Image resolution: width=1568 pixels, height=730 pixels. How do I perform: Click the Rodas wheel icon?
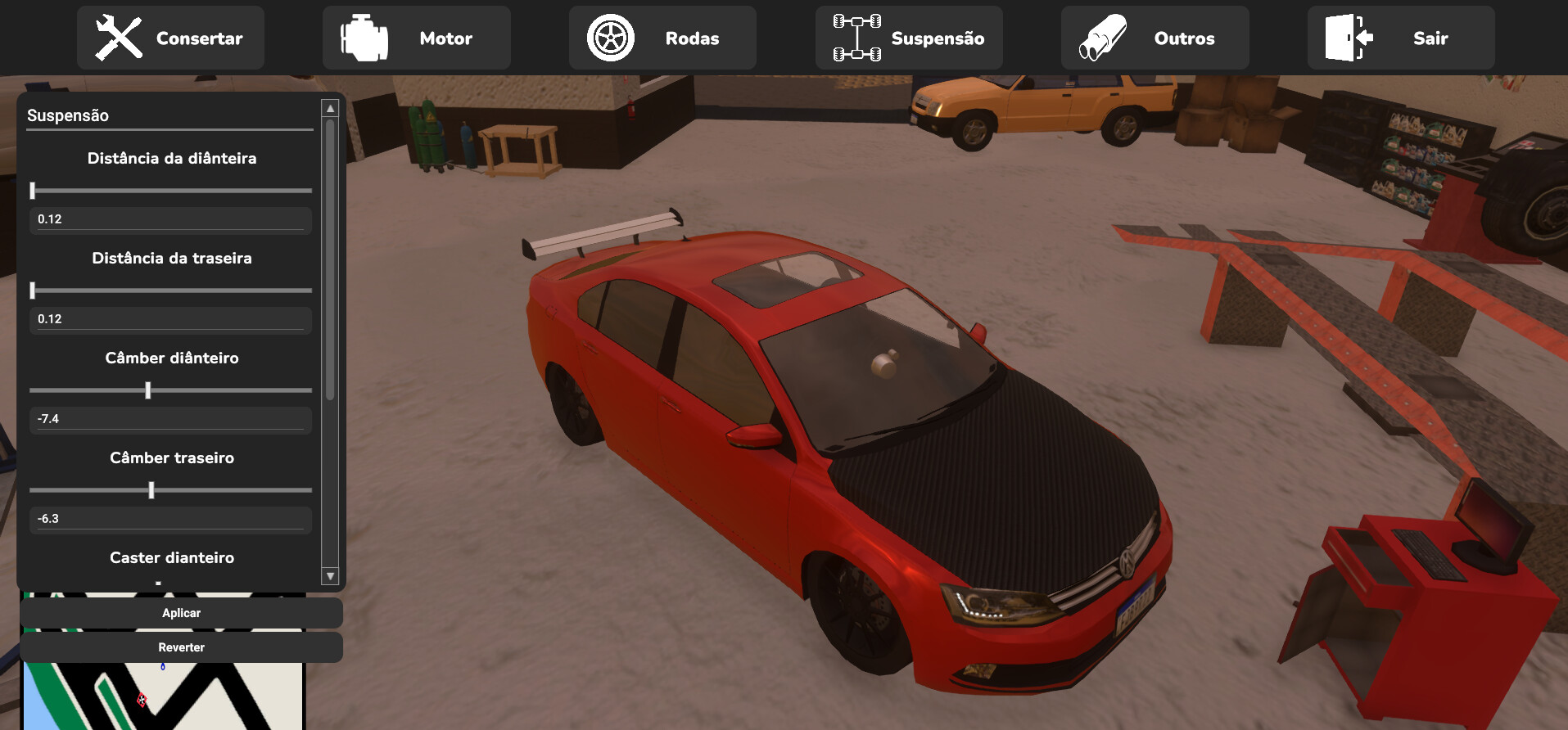coord(609,36)
